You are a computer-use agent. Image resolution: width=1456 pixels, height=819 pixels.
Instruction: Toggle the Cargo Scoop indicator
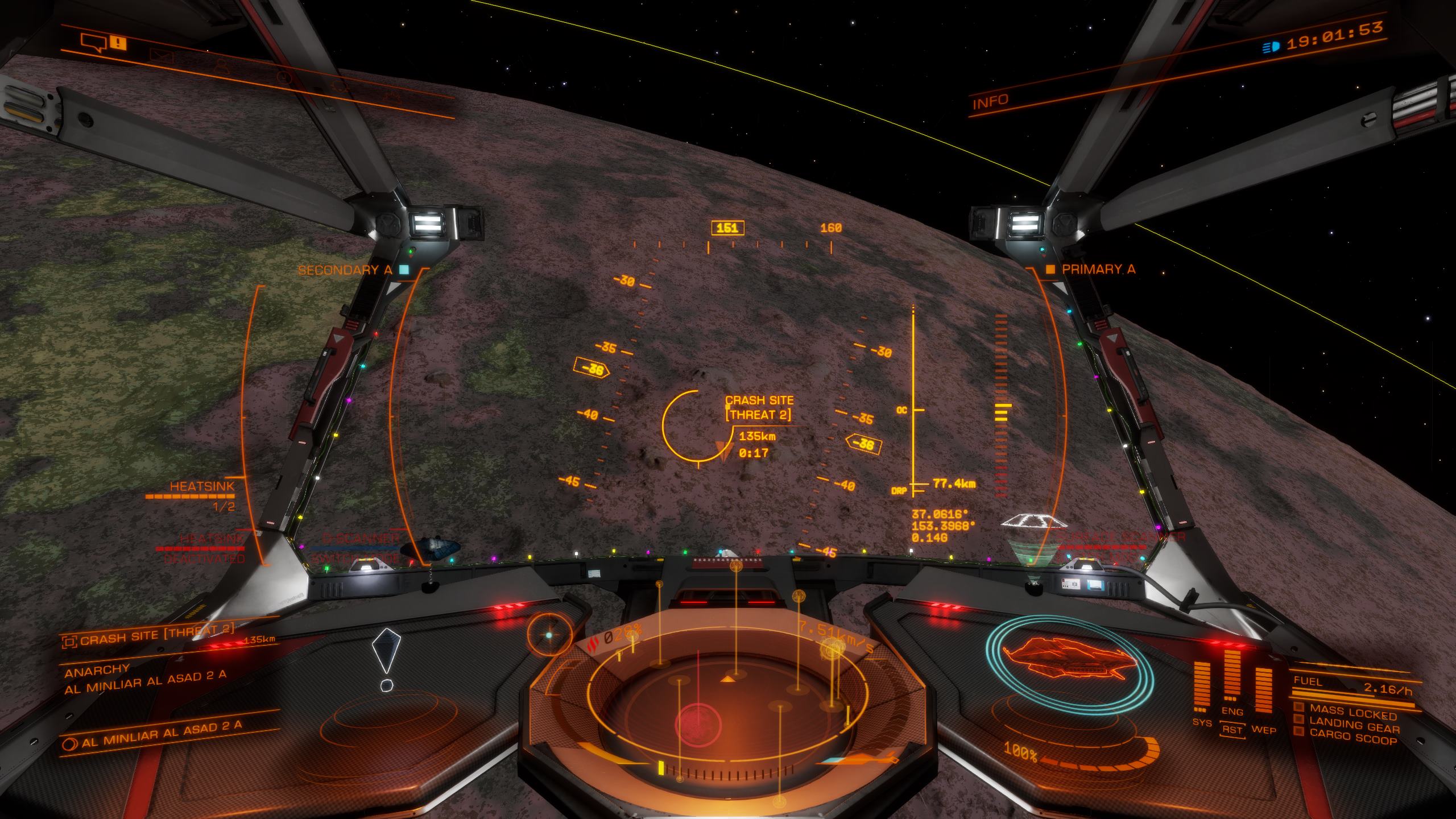tap(1352, 738)
